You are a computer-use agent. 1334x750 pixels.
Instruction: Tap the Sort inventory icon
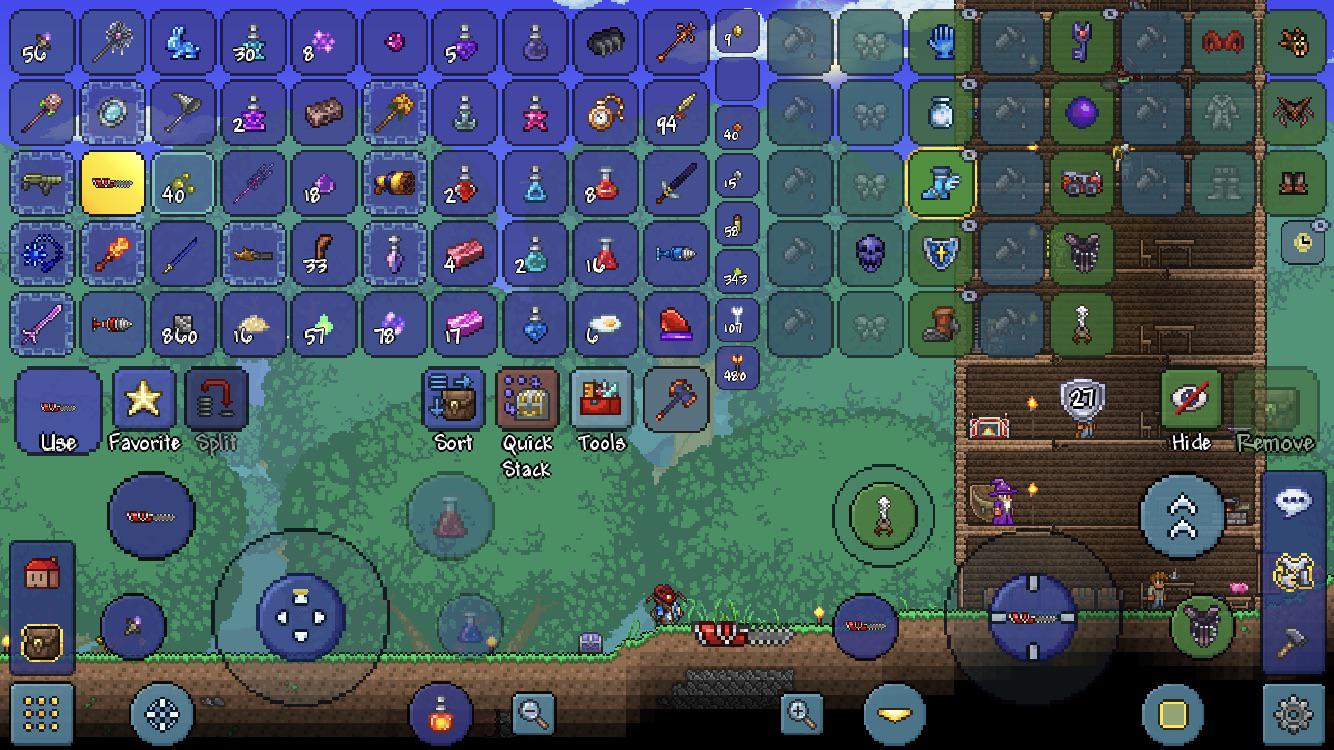point(452,400)
